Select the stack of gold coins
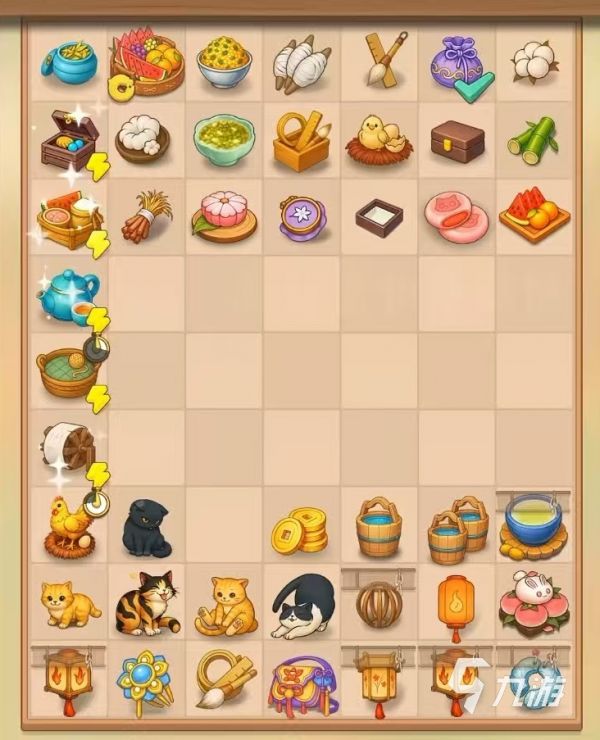The width and height of the screenshot is (600, 740). (299, 531)
